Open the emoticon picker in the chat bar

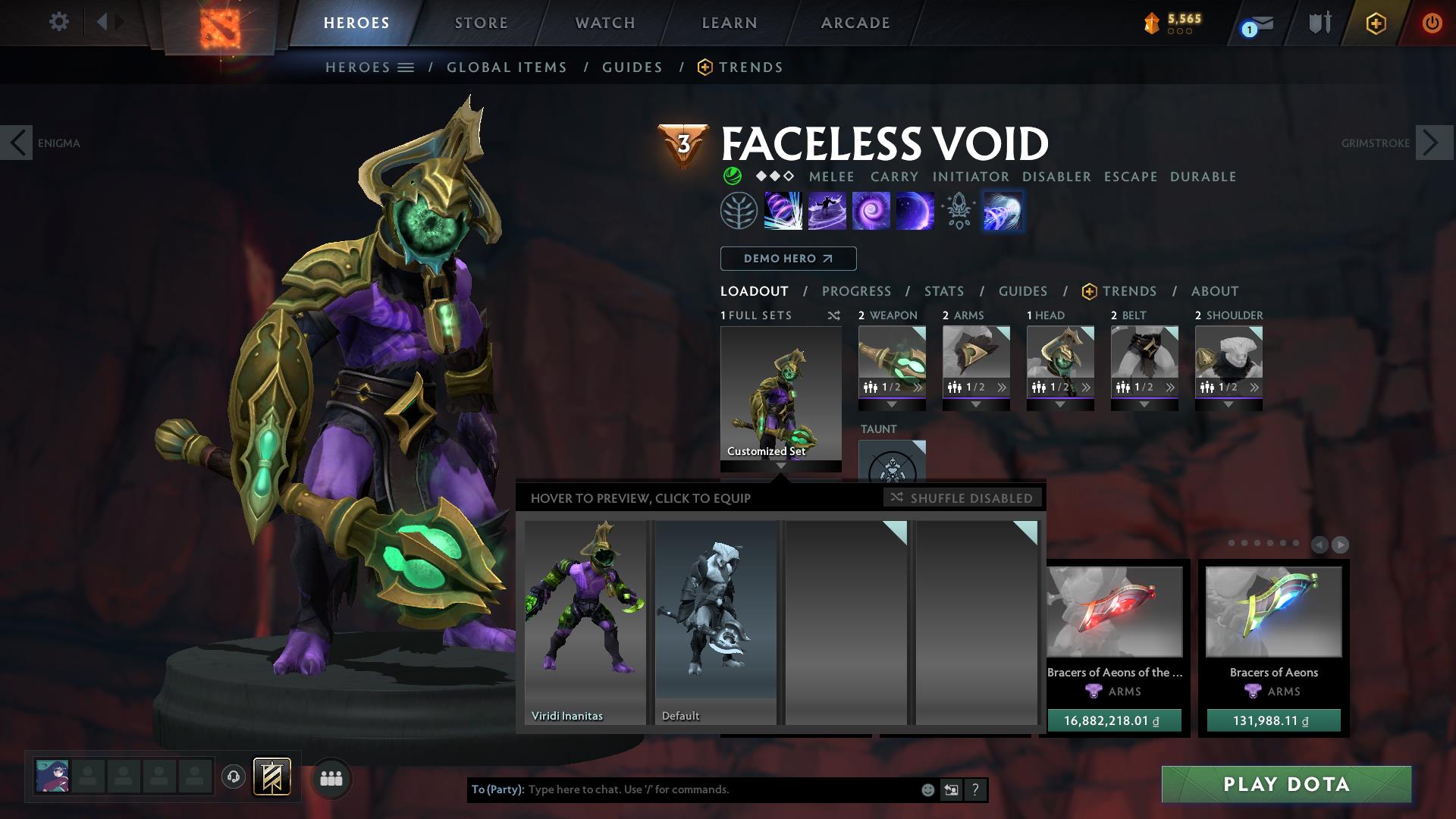927,789
